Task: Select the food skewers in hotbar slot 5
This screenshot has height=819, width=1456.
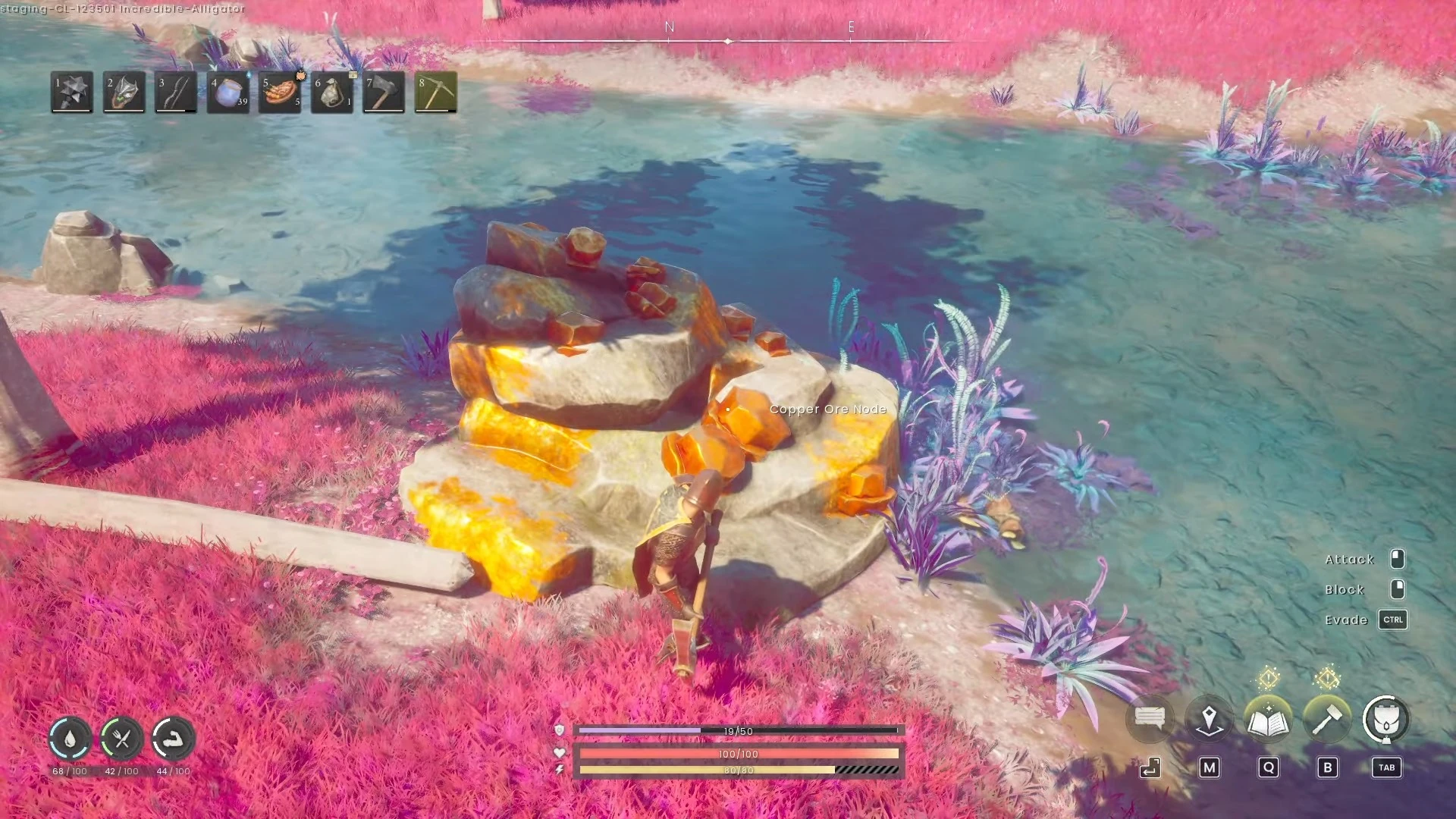Action: pyautogui.click(x=279, y=92)
